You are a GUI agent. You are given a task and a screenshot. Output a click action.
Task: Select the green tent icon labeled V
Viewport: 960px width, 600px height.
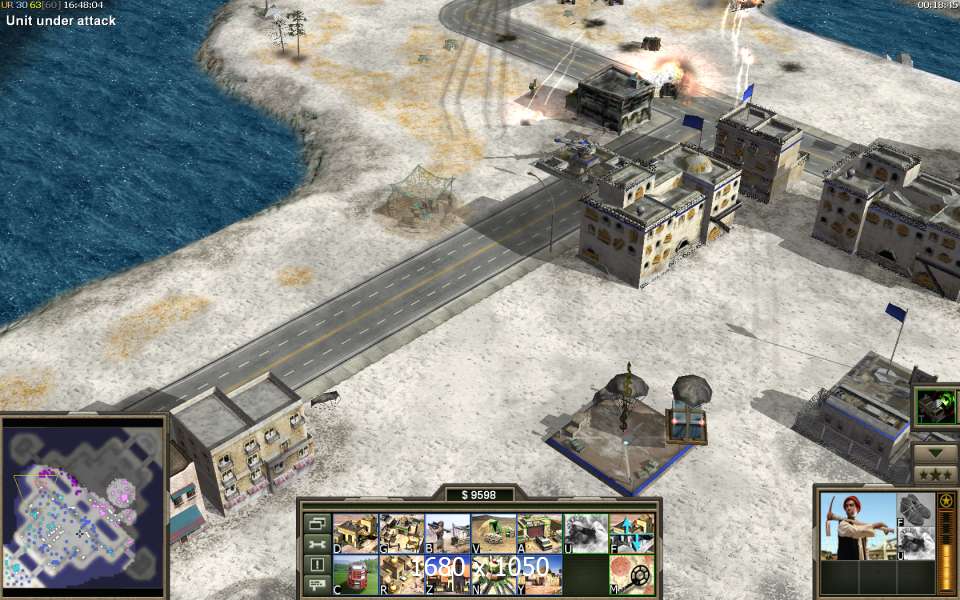click(493, 534)
